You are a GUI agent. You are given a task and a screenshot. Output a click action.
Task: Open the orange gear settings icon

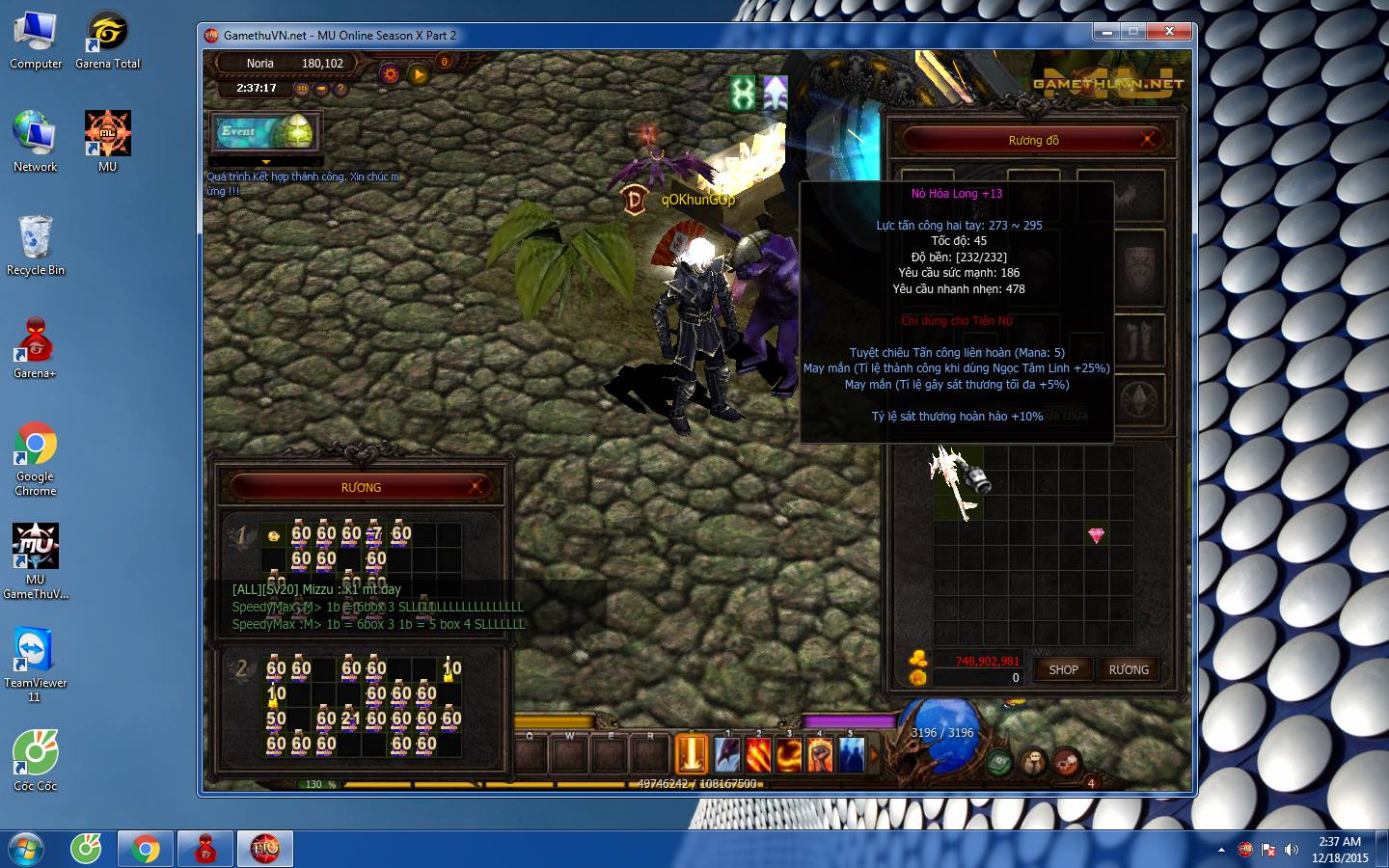tap(390, 73)
